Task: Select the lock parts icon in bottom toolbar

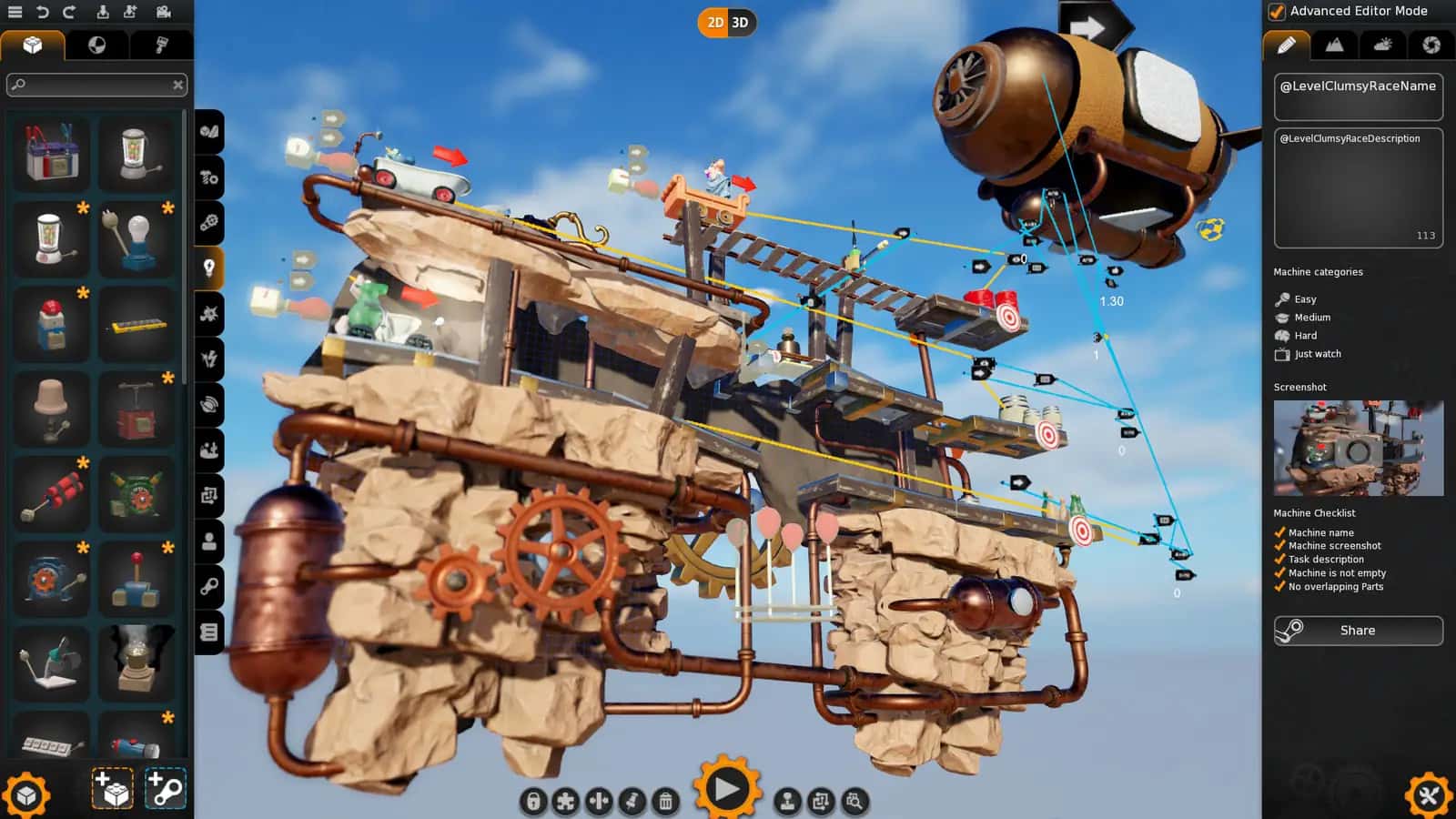Action: 534,801
